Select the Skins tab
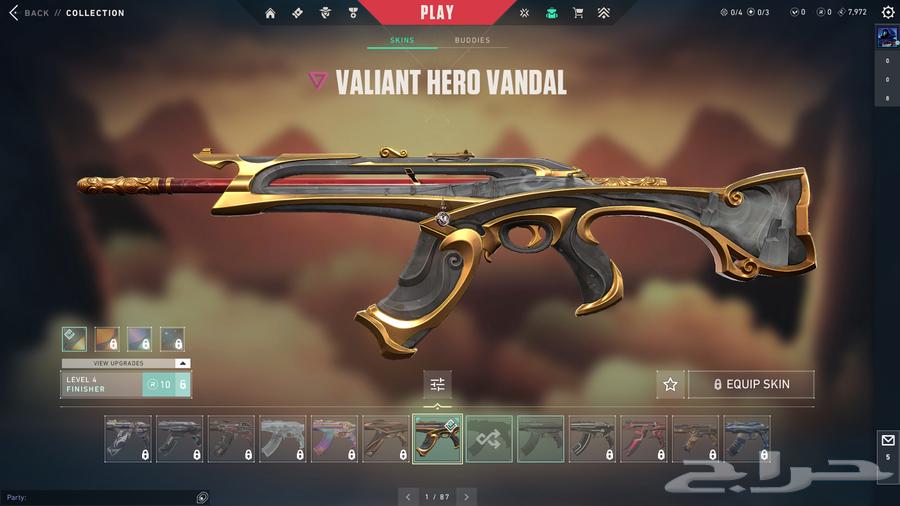The image size is (900, 506). 402,41
